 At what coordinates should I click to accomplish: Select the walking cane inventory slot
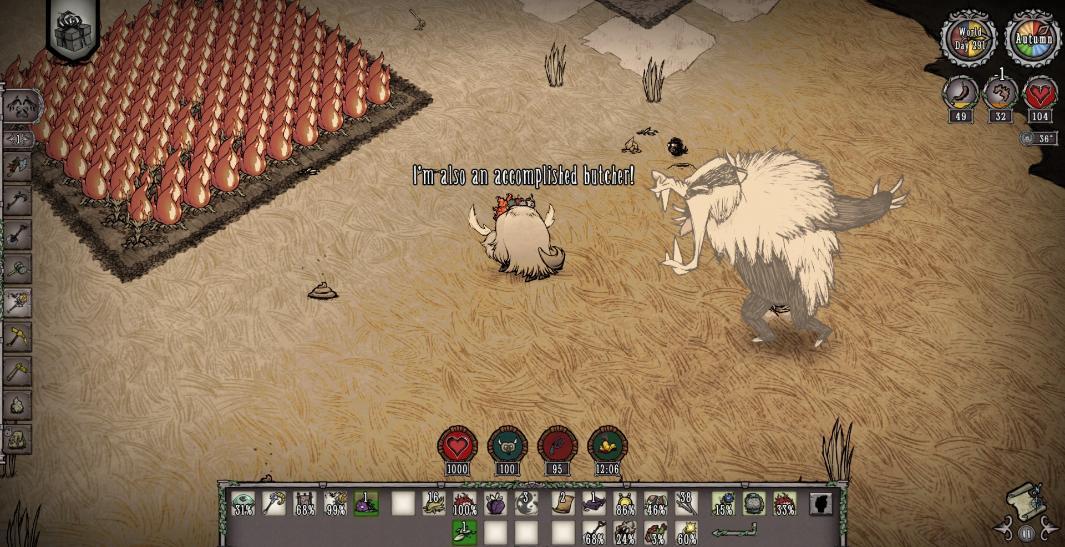pos(274,503)
